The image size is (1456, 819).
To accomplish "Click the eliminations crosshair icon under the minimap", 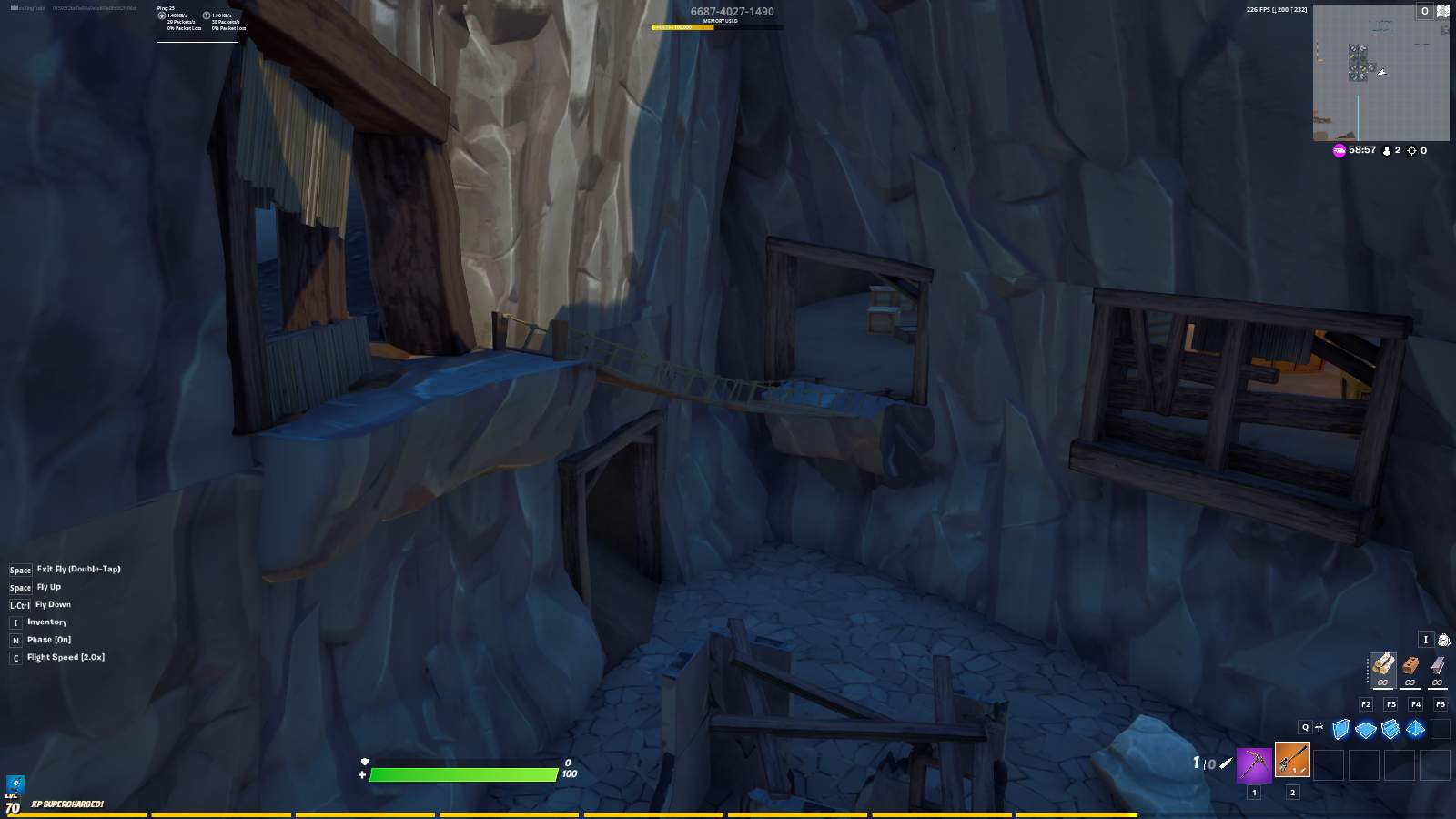I will click(x=1413, y=150).
